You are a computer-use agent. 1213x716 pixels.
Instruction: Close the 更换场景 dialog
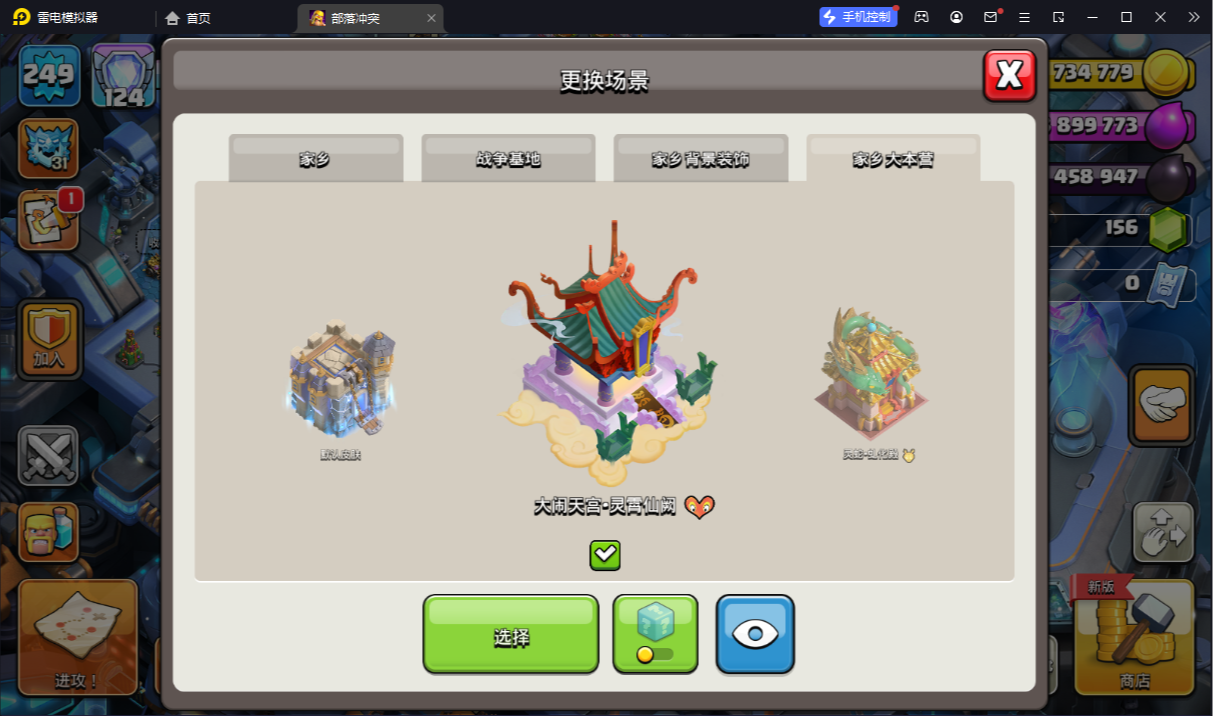[x=1009, y=75]
